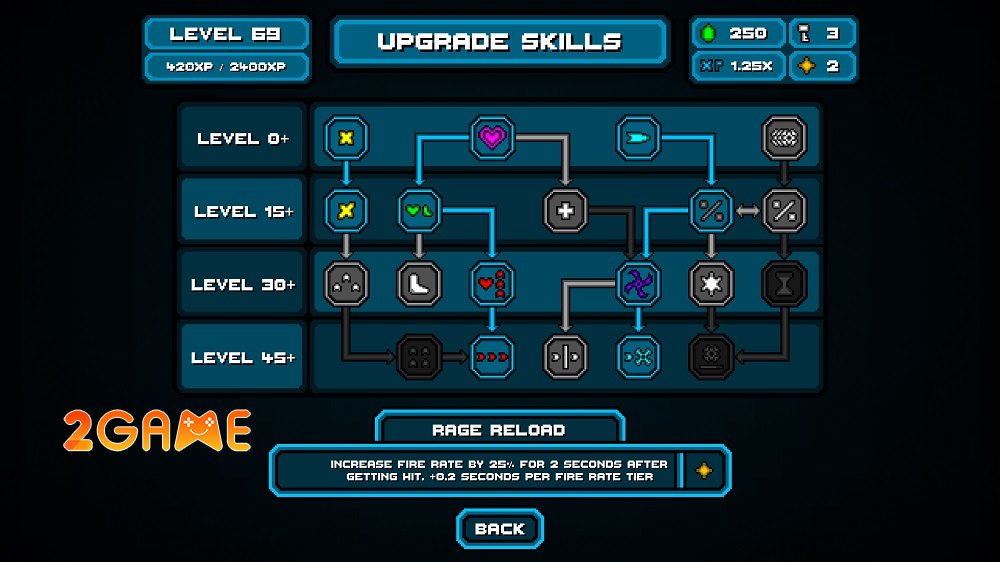Choose the blue percent skill

coord(711,211)
